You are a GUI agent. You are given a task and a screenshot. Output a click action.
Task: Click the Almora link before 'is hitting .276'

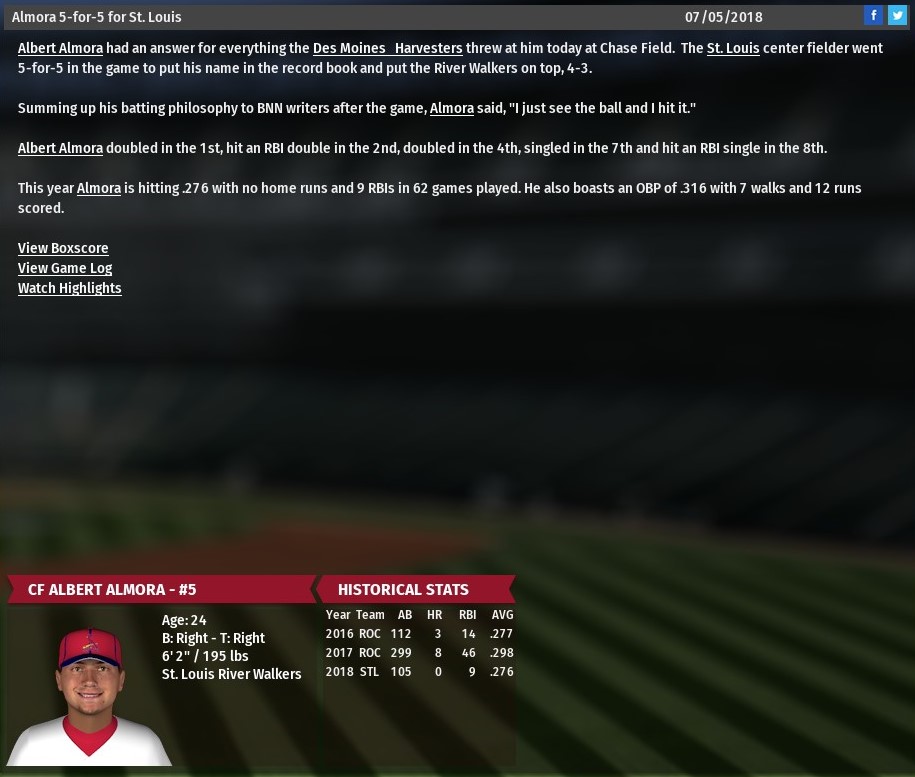99,188
